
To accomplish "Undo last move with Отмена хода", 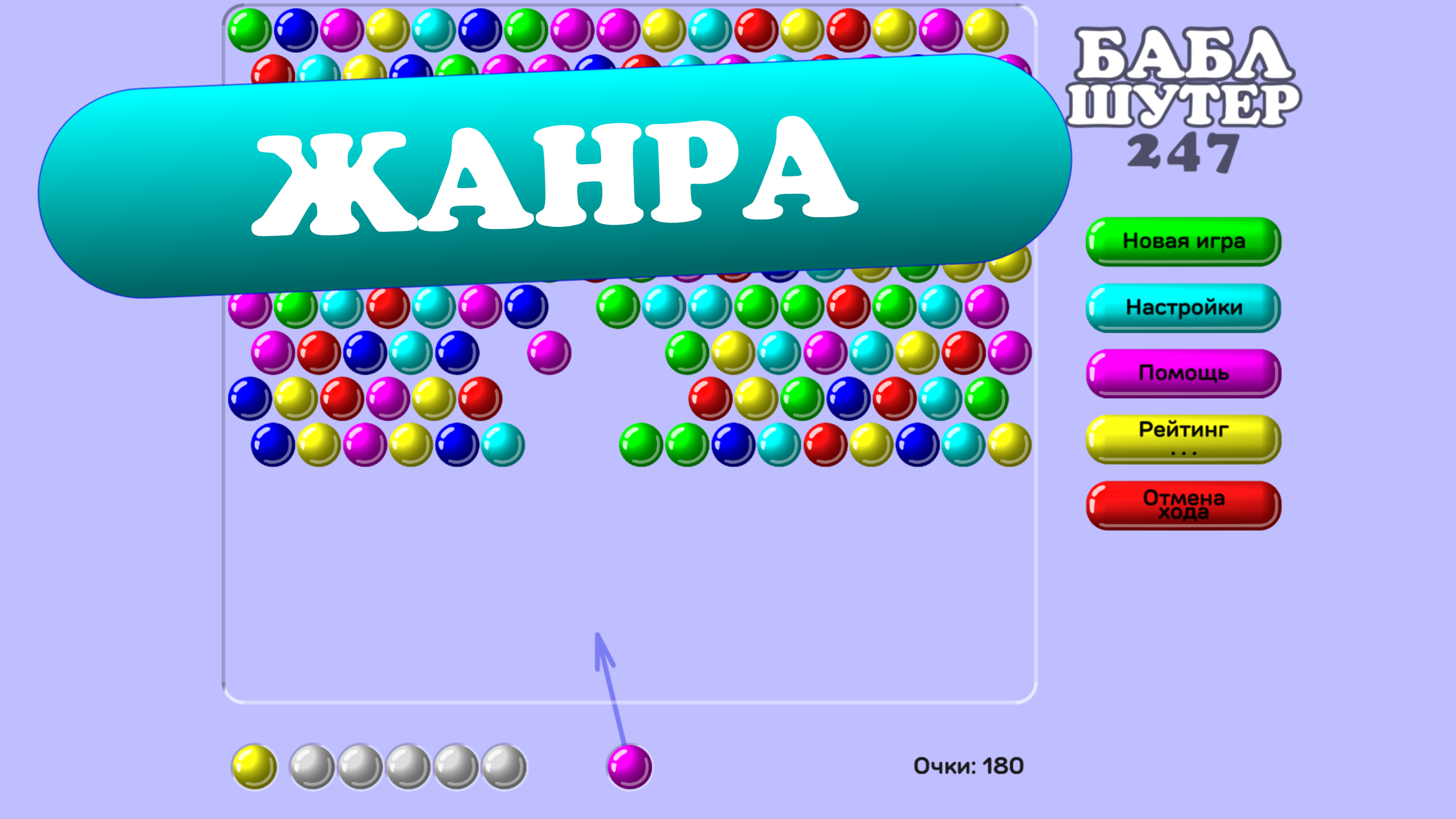I will click(1182, 506).
